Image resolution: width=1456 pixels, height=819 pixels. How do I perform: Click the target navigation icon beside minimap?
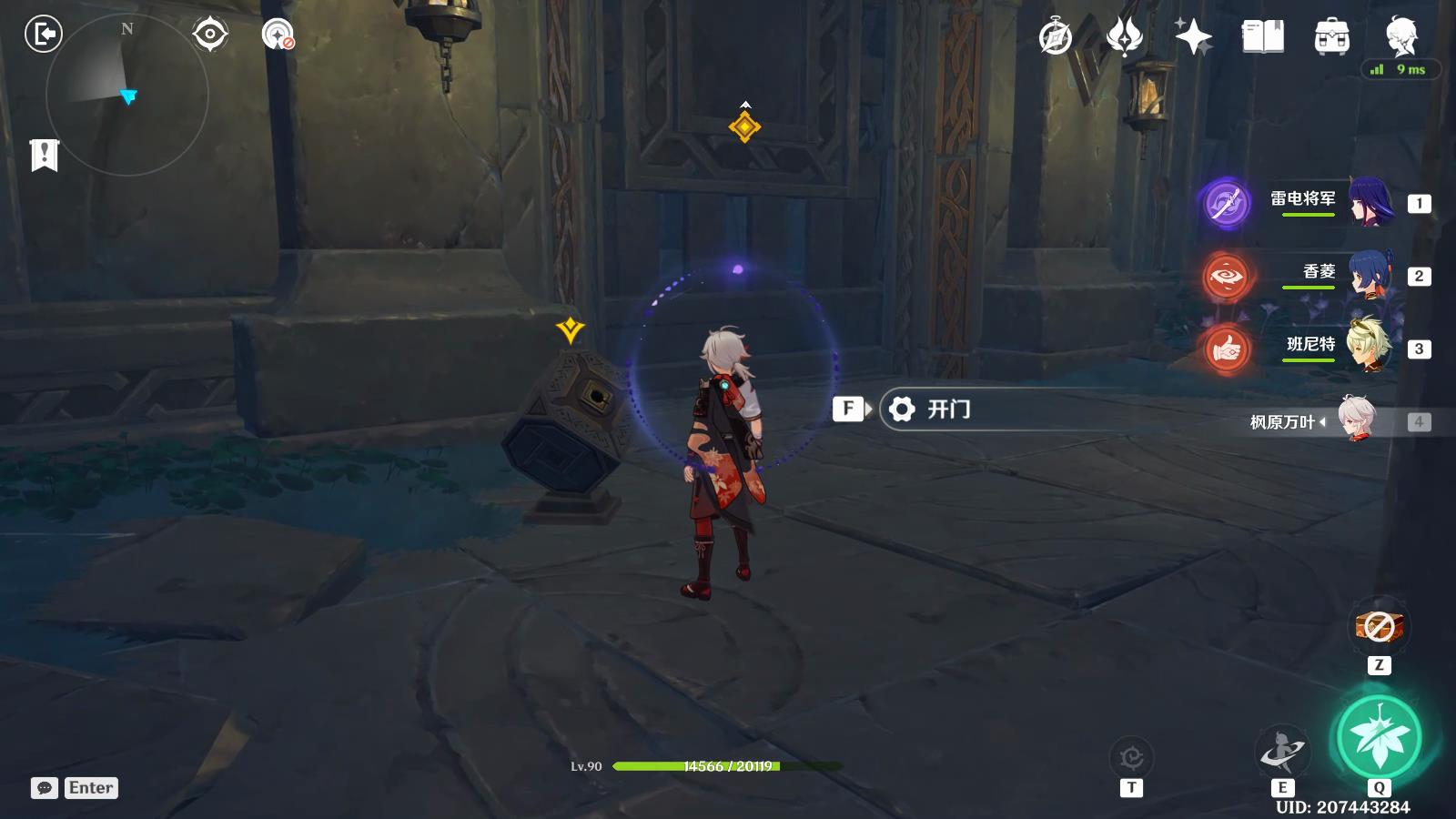coord(210,35)
